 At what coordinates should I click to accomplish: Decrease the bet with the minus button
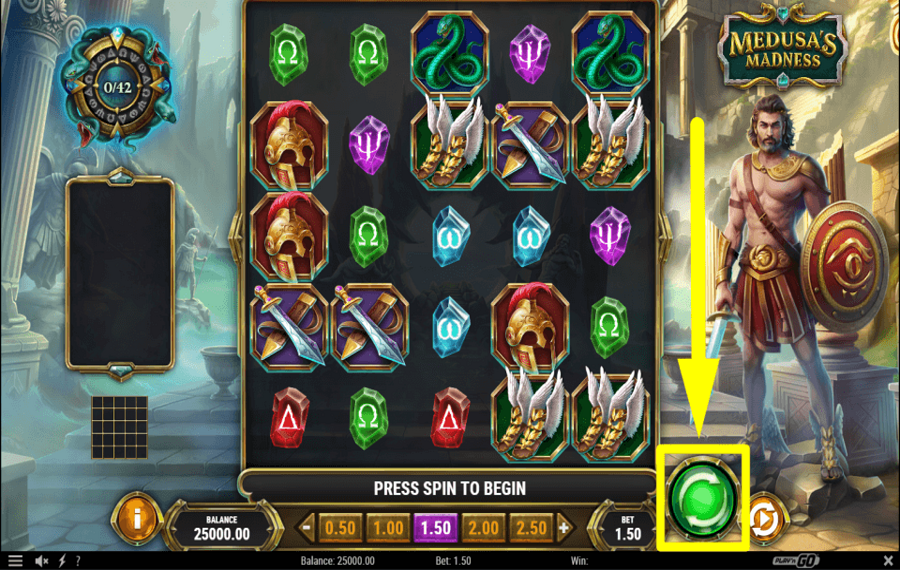coord(307,527)
